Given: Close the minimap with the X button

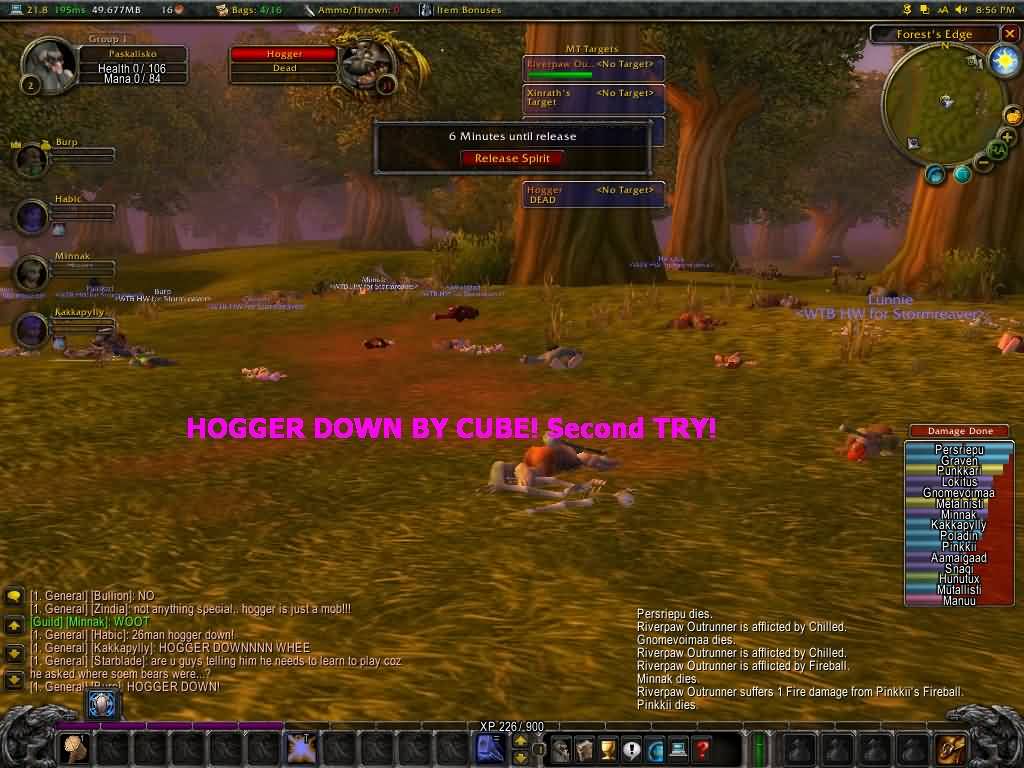Looking at the screenshot, I should click(1010, 34).
